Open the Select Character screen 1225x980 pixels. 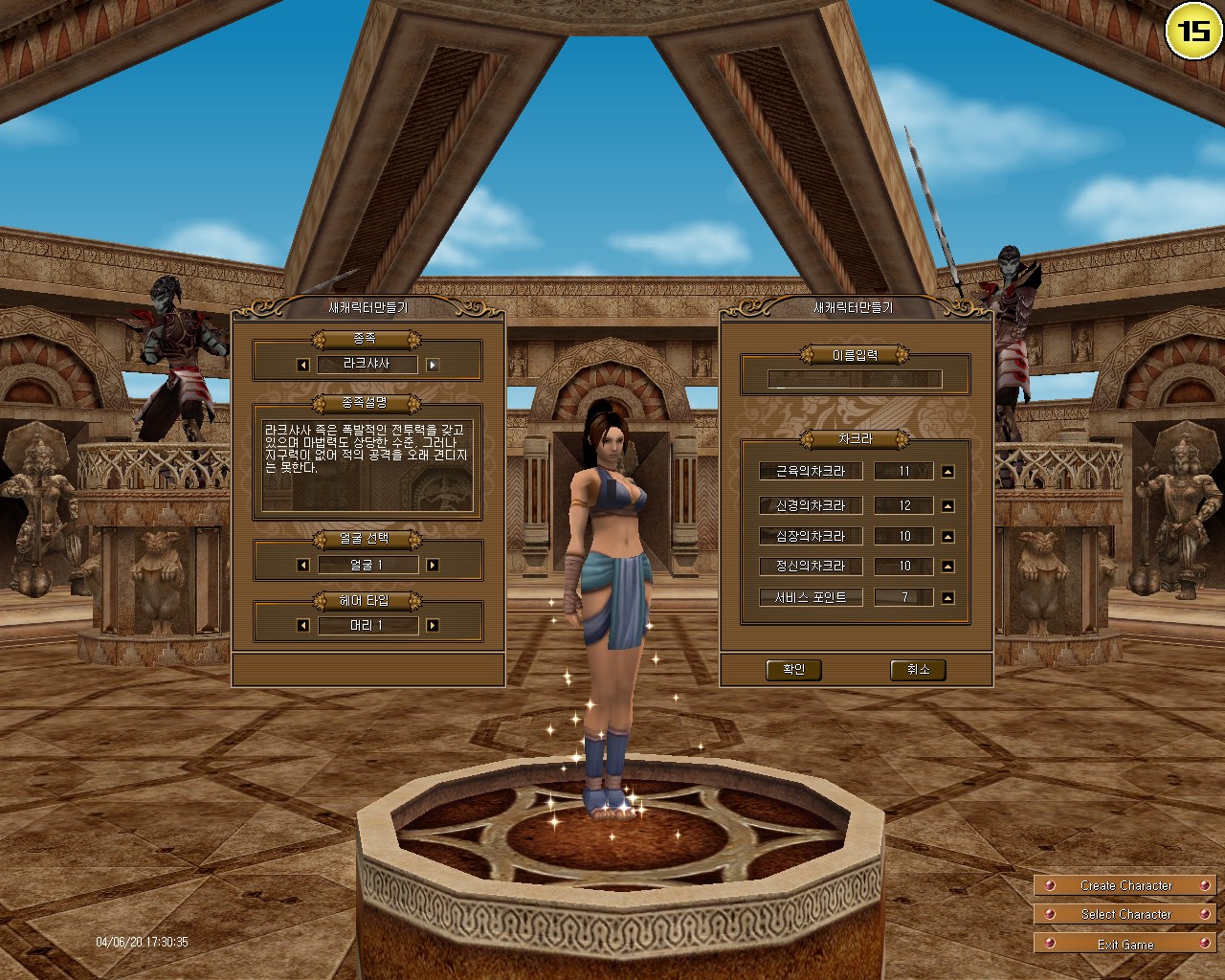[x=1125, y=914]
